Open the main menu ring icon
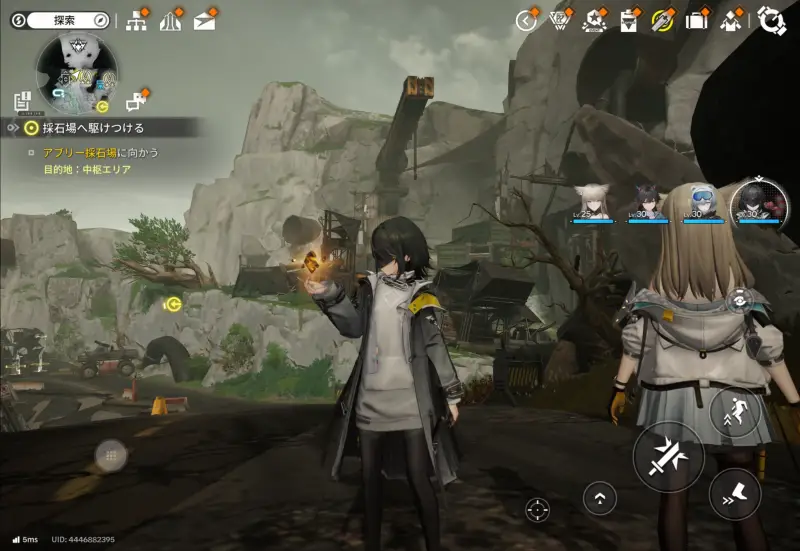 [x=771, y=20]
